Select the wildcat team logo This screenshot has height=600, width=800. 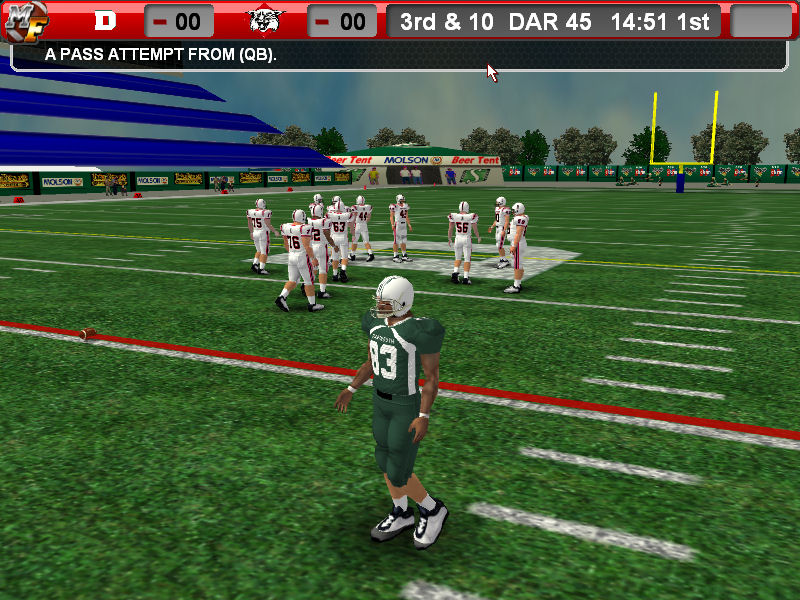tap(265, 21)
